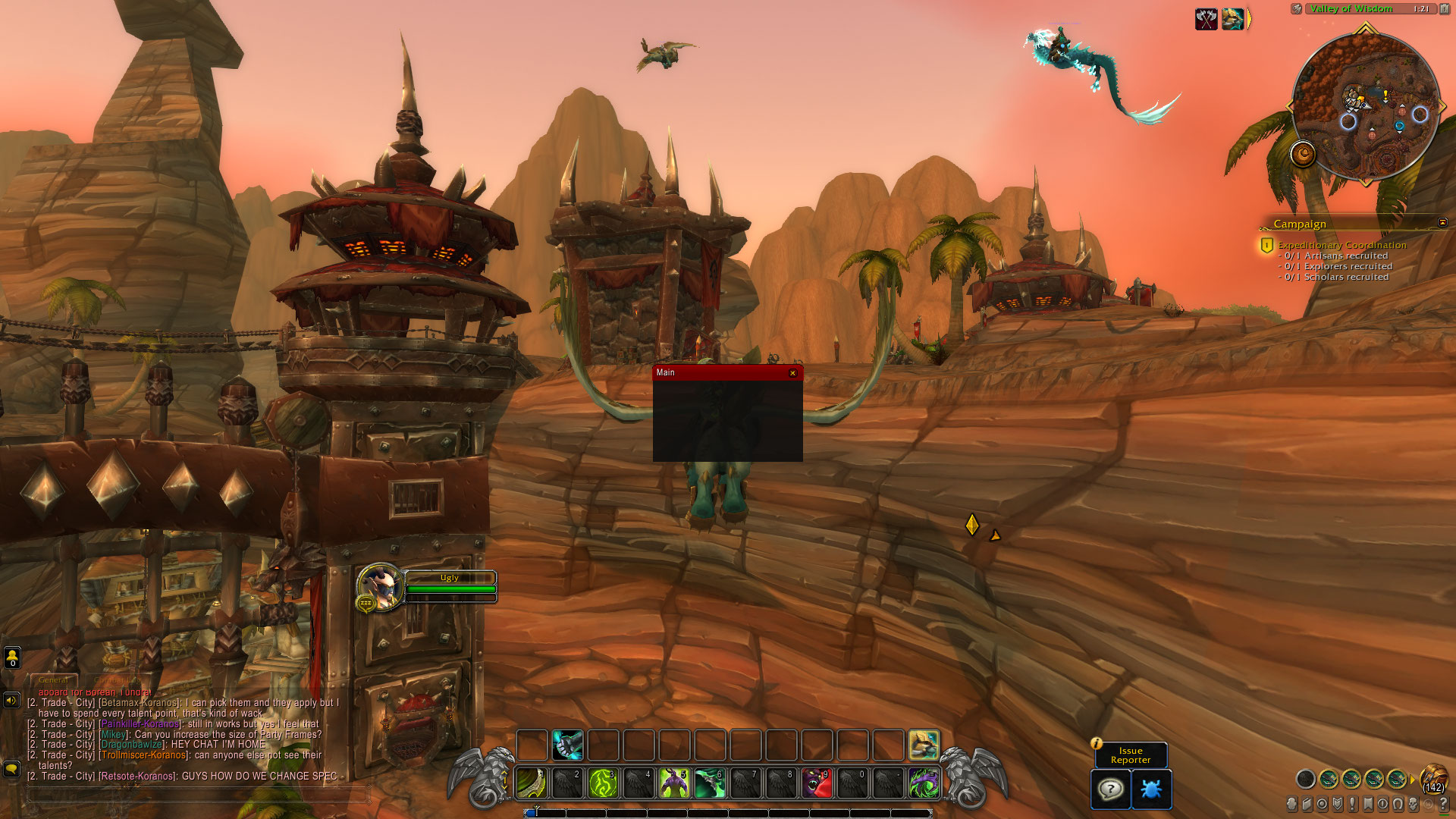Collapse the Campaign tracker
The height and width of the screenshot is (819, 1456).
(x=1442, y=222)
